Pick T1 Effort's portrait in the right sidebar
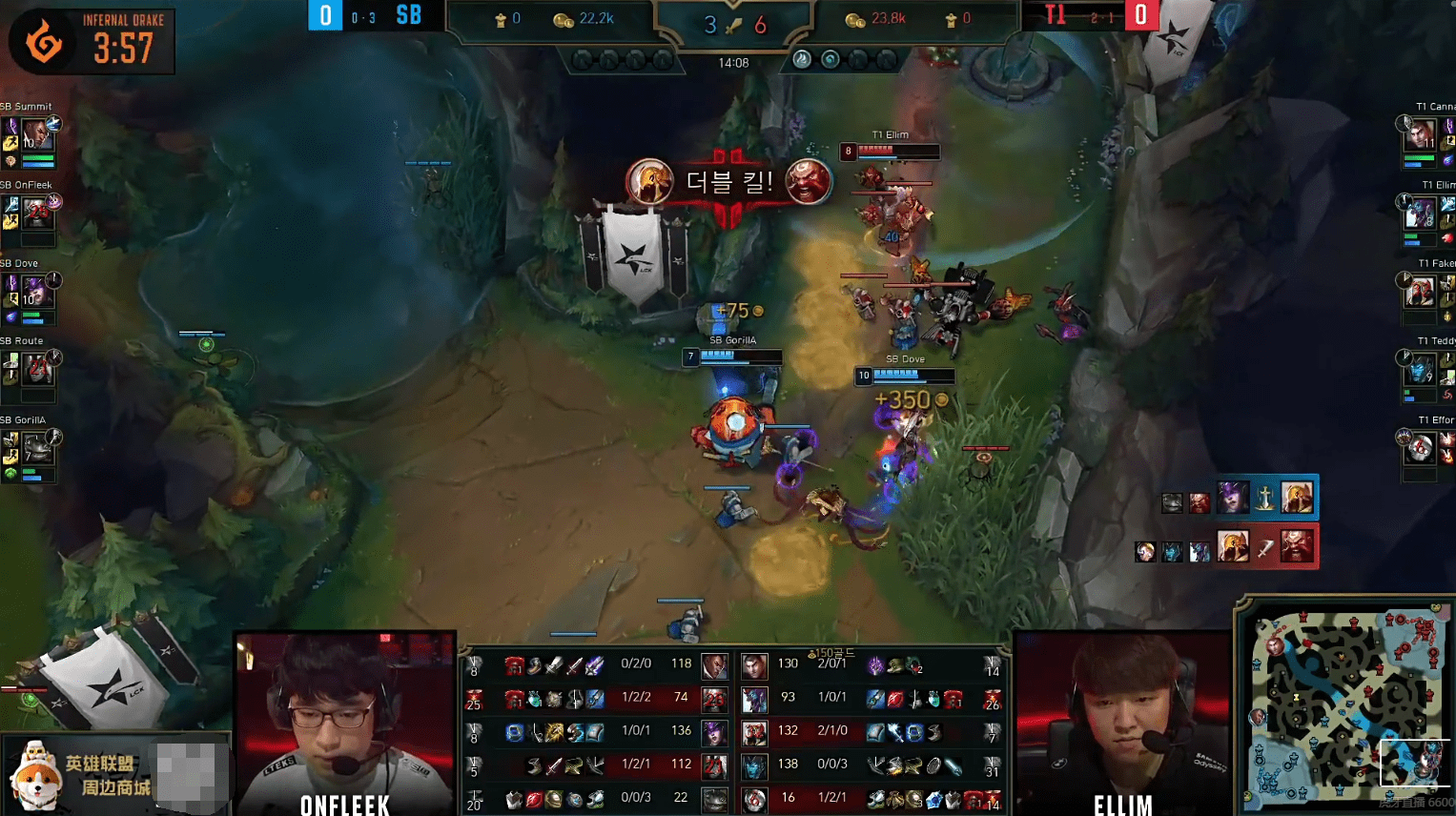The image size is (1456, 816). 1420,447
